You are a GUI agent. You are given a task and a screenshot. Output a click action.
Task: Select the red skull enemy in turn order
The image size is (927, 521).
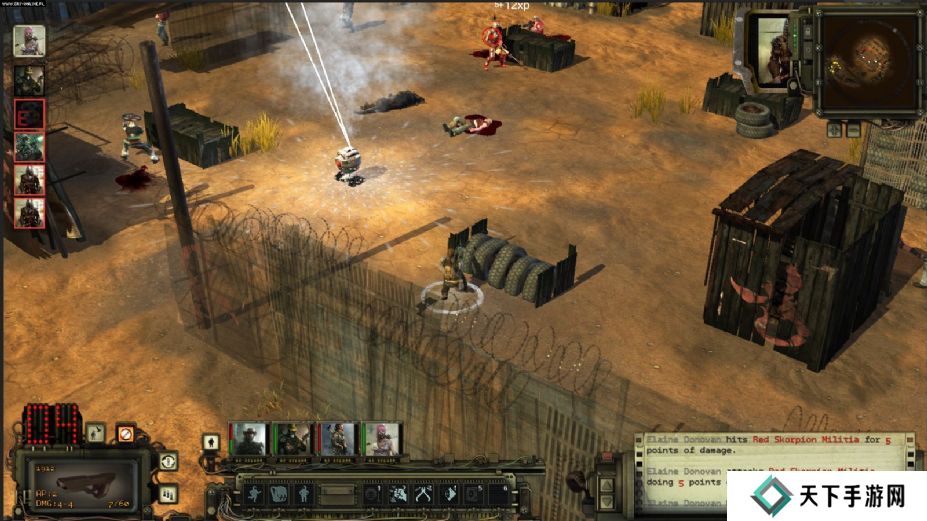[28, 113]
